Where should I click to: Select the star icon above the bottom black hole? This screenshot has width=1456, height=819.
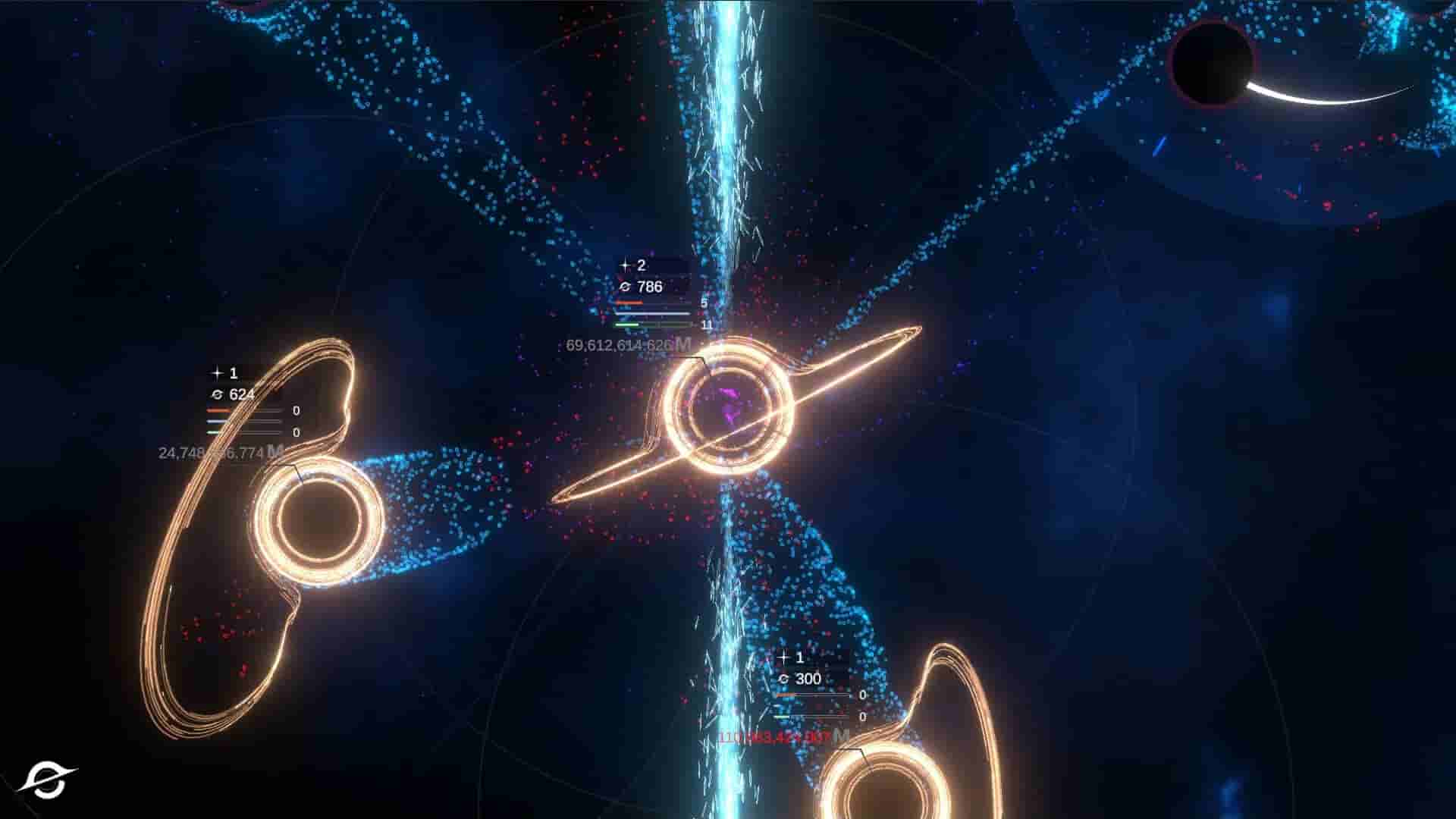pyautogui.click(x=783, y=657)
